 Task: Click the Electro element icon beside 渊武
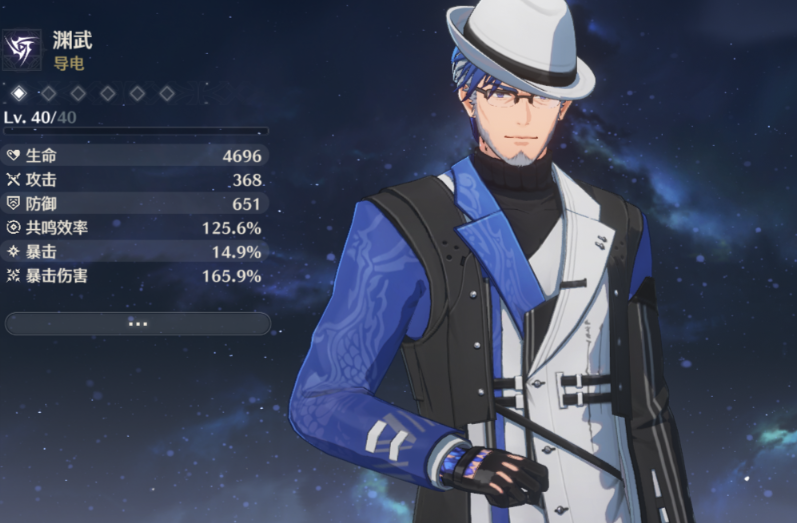pyautogui.click(x=23, y=49)
